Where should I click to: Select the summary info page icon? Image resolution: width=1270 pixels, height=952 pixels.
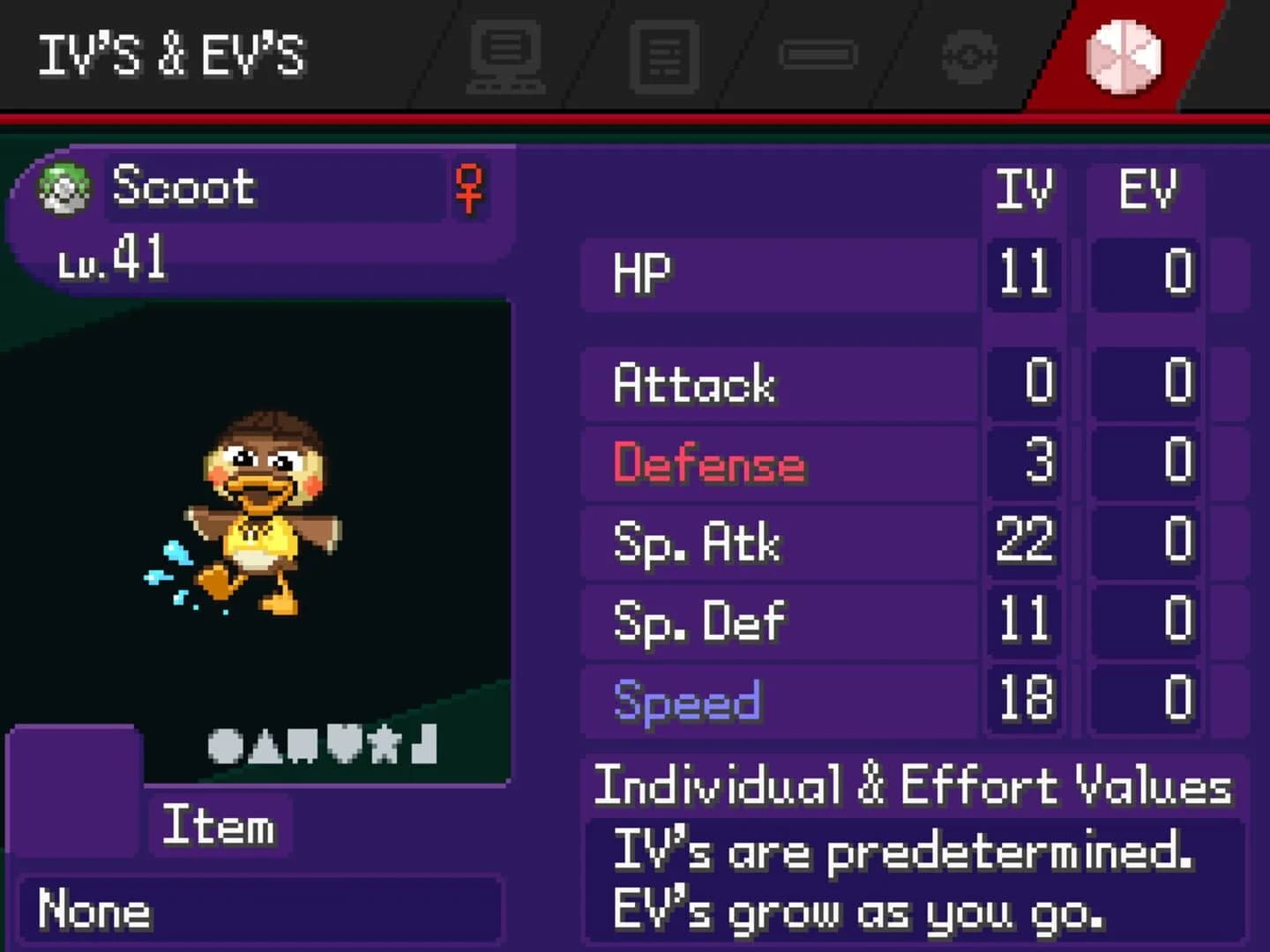tap(666, 57)
